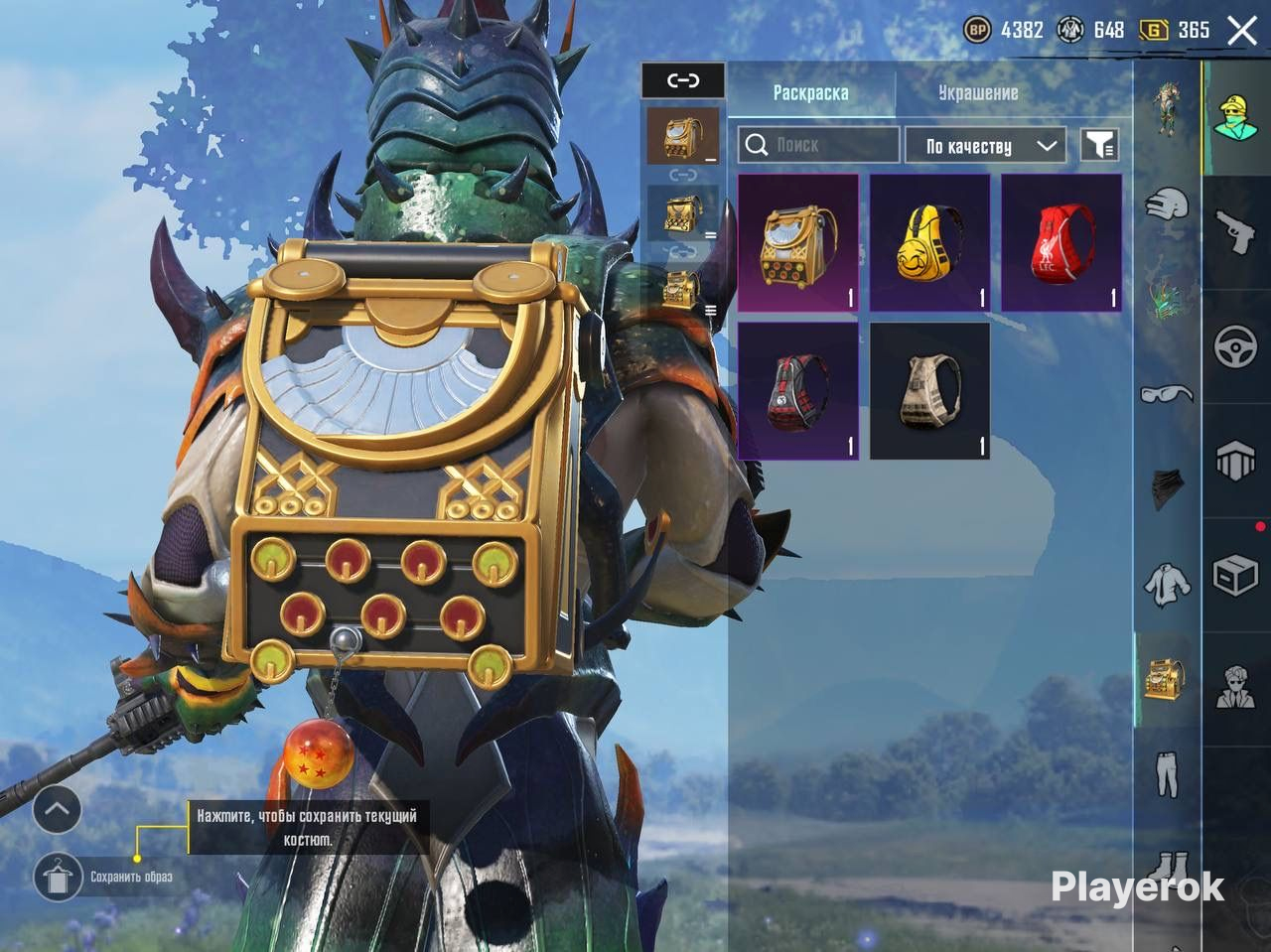This screenshot has width=1271, height=952.
Task: Close the inventory with the X button
Action: click(x=1242, y=30)
